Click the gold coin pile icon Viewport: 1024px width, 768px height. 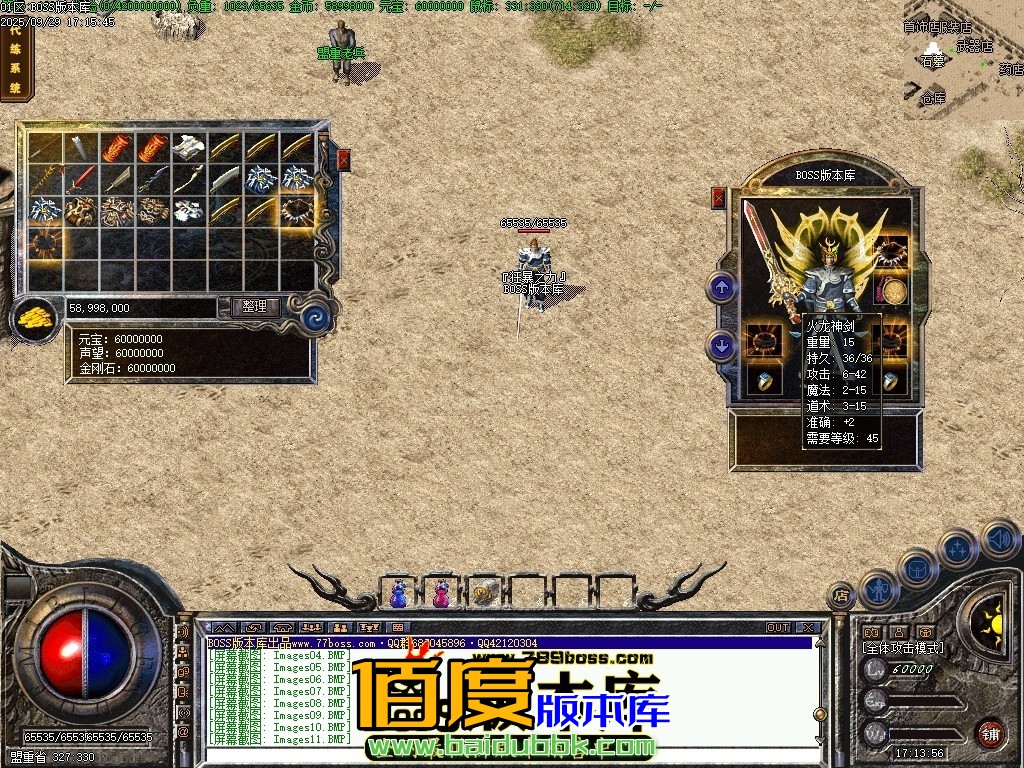(x=35, y=318)
